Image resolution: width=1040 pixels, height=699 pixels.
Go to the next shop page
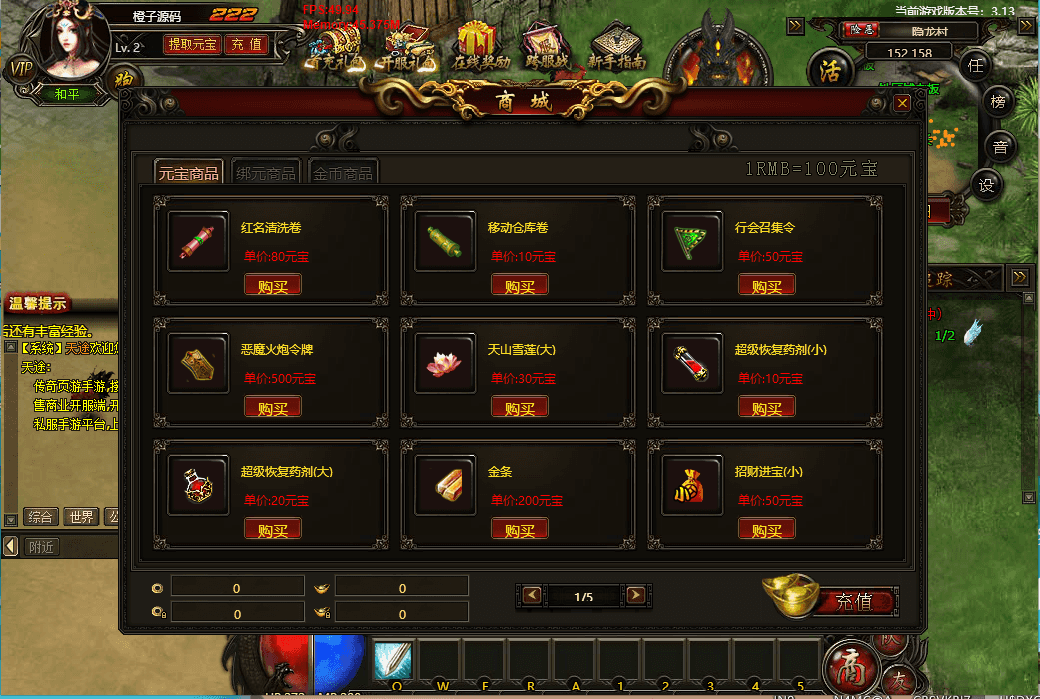635,596
